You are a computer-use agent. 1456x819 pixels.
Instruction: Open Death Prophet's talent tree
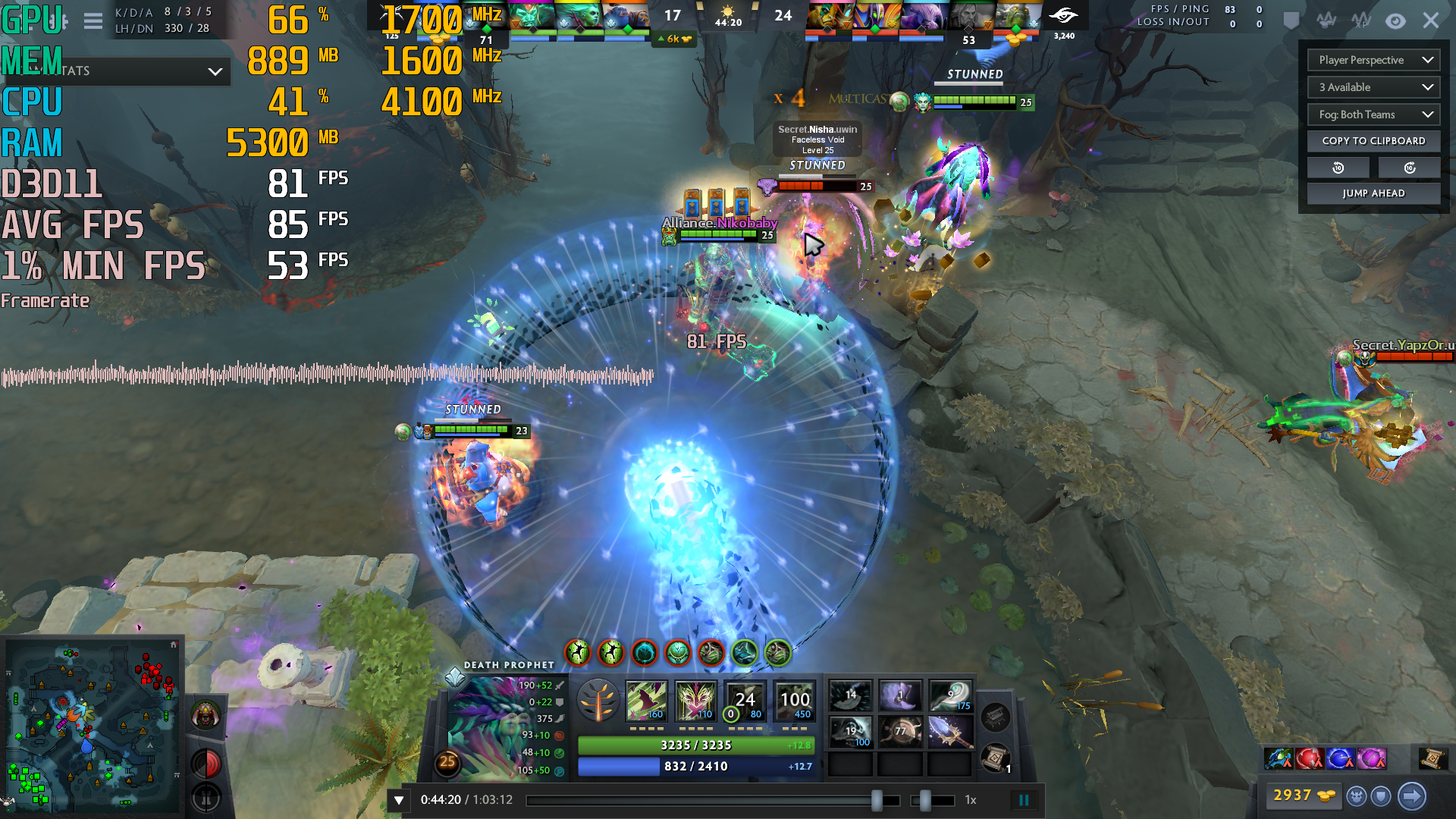(x=598, y=699)
